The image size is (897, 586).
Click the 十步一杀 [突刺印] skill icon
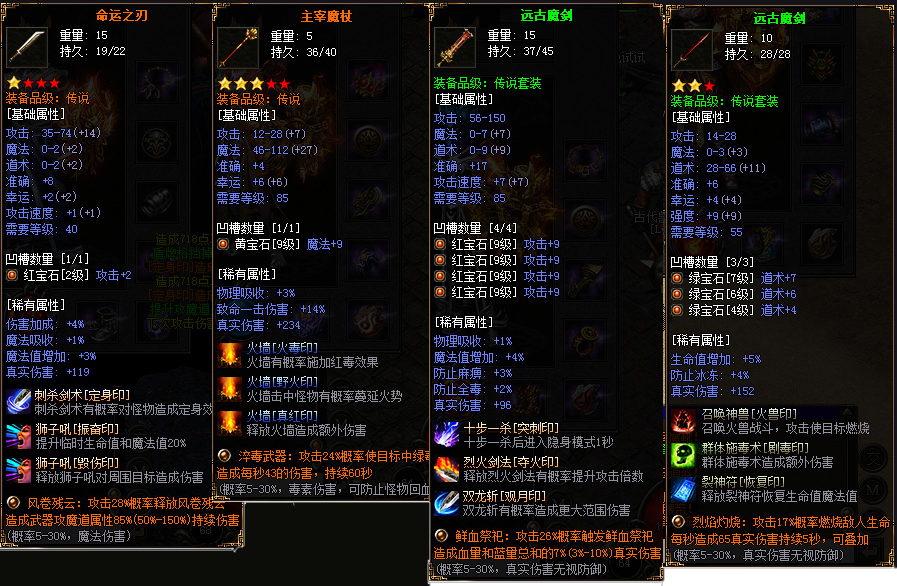(x=446, y=434)
